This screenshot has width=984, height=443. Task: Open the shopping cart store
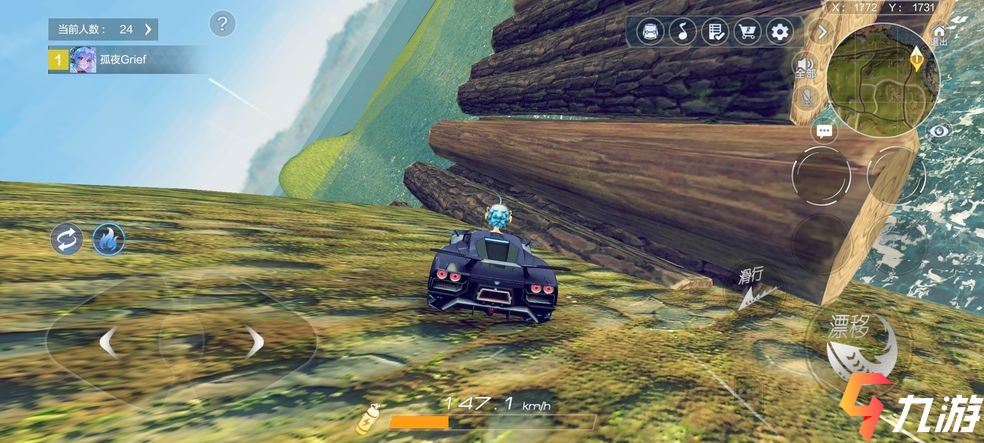click(746, 32)
